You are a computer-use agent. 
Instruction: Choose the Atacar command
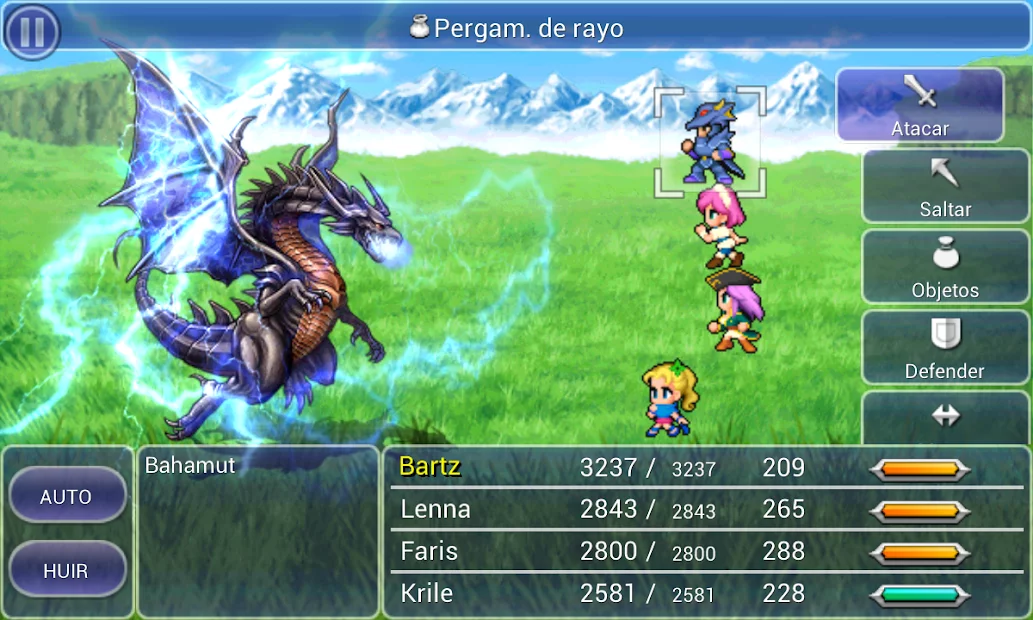pos(919,105)
